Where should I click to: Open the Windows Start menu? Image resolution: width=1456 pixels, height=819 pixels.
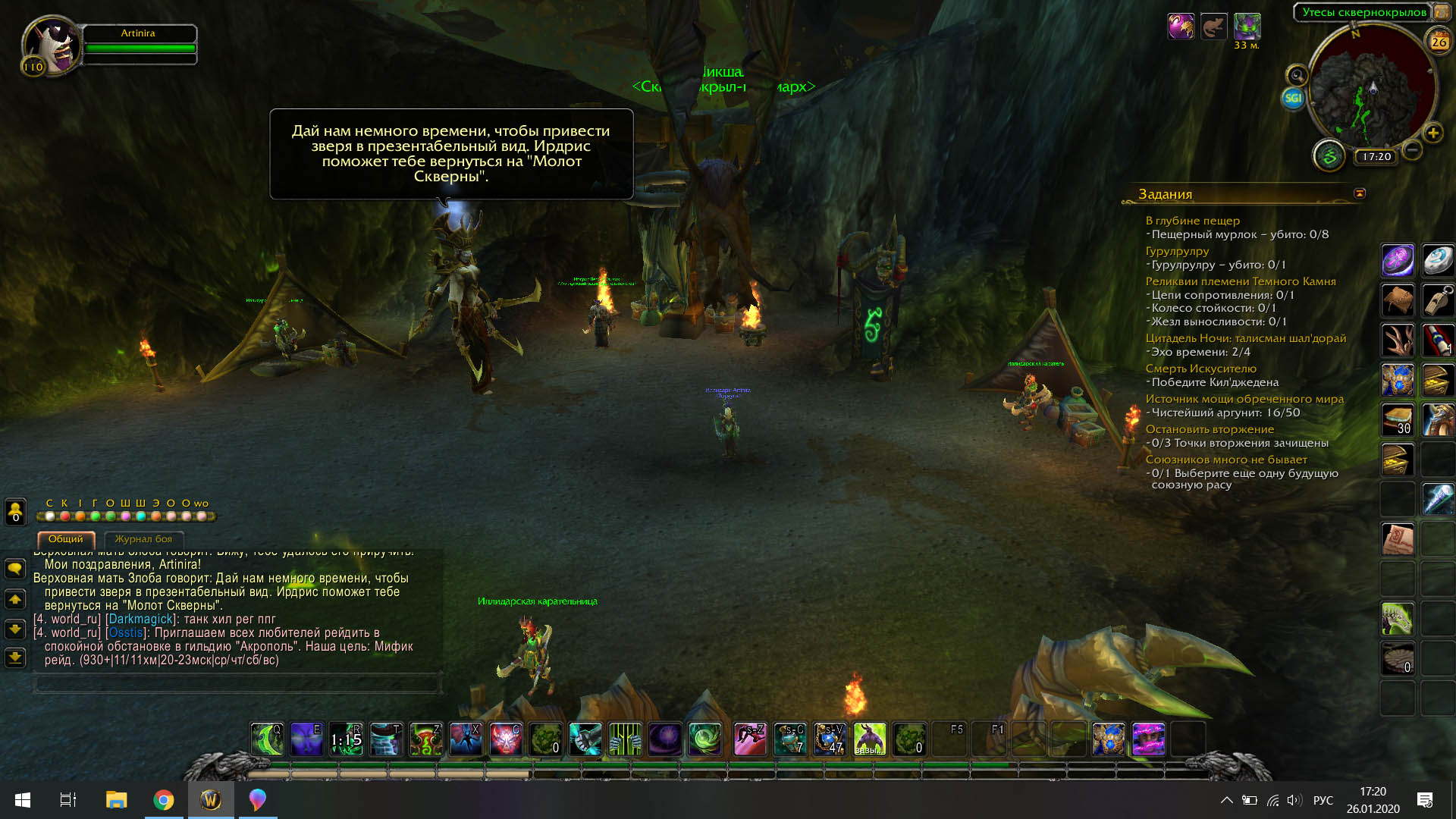[x=23, y=800]
